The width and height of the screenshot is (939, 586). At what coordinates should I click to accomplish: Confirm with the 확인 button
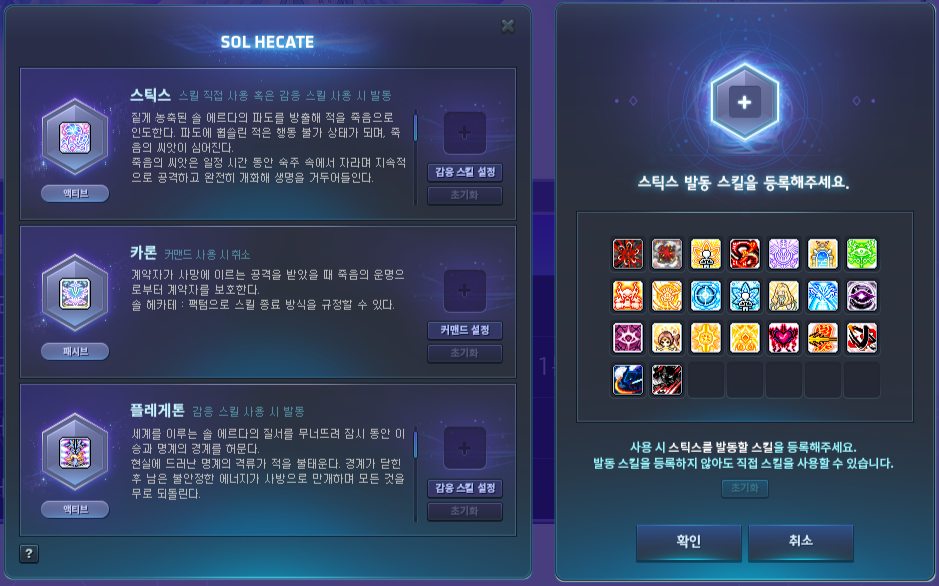pyautogui.click(x=688, y=541)
